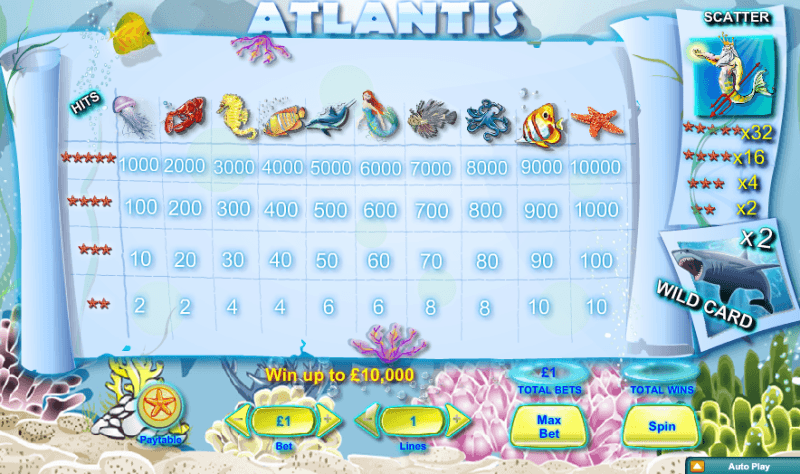Image resolution: width=800 pixels, height=474 pixels.
Task: Raise the number of lines
Action: click(x=456, y=419)
